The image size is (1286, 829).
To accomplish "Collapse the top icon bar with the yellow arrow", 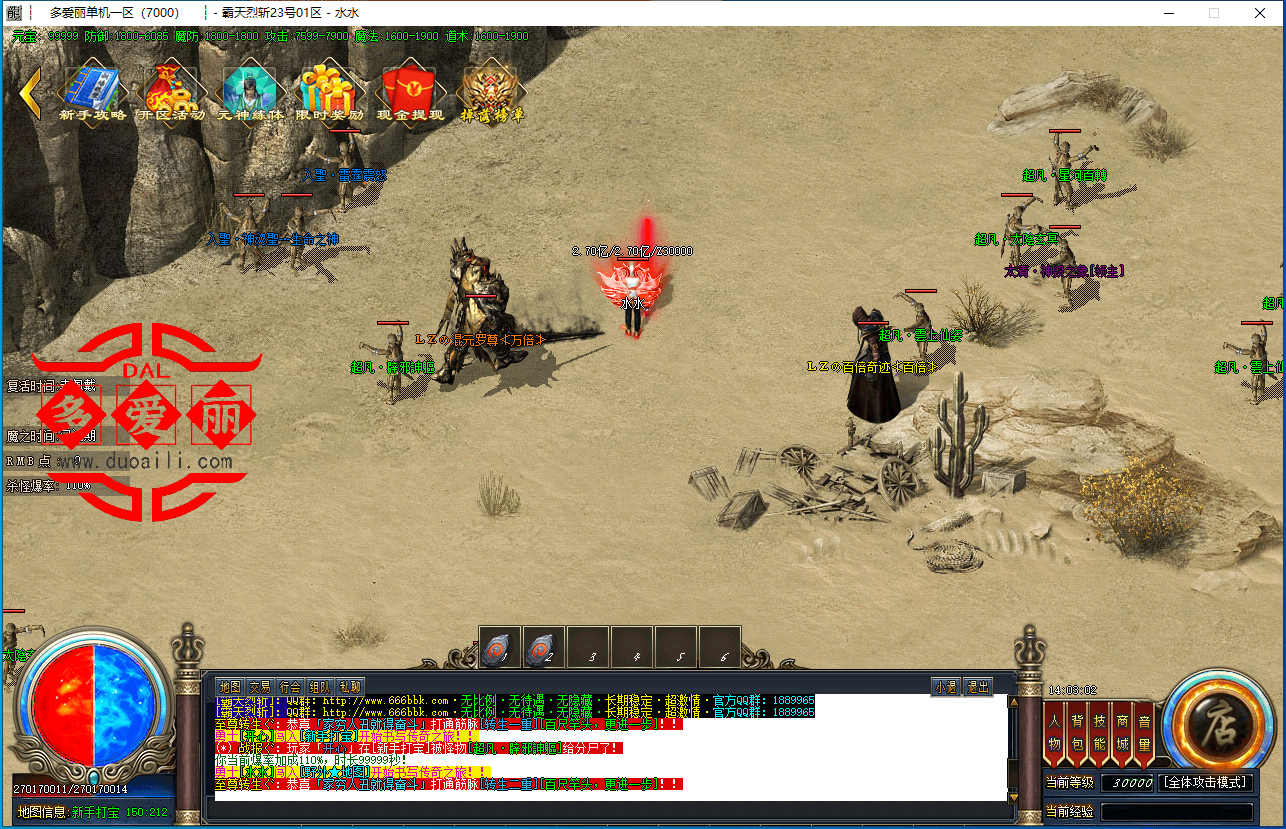I will (30, 93).
